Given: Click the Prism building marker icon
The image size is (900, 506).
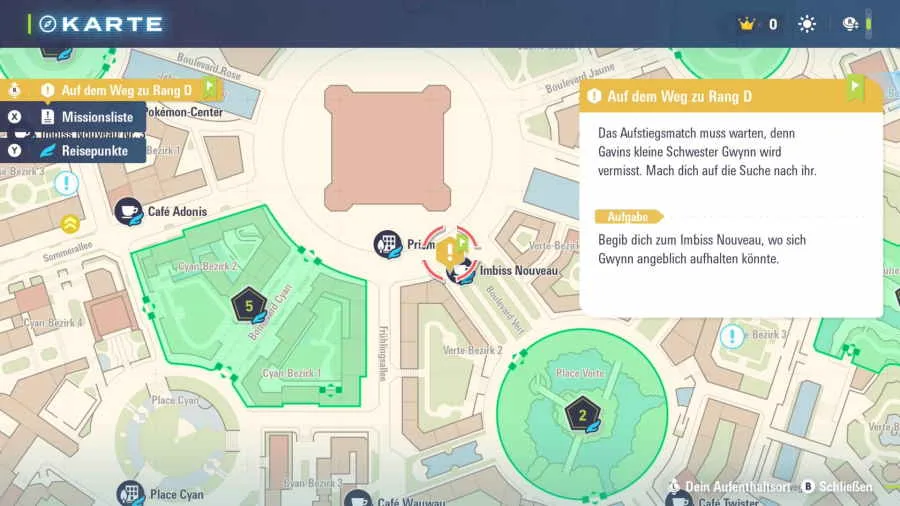Looking at the screenshot, I should 387,243.
